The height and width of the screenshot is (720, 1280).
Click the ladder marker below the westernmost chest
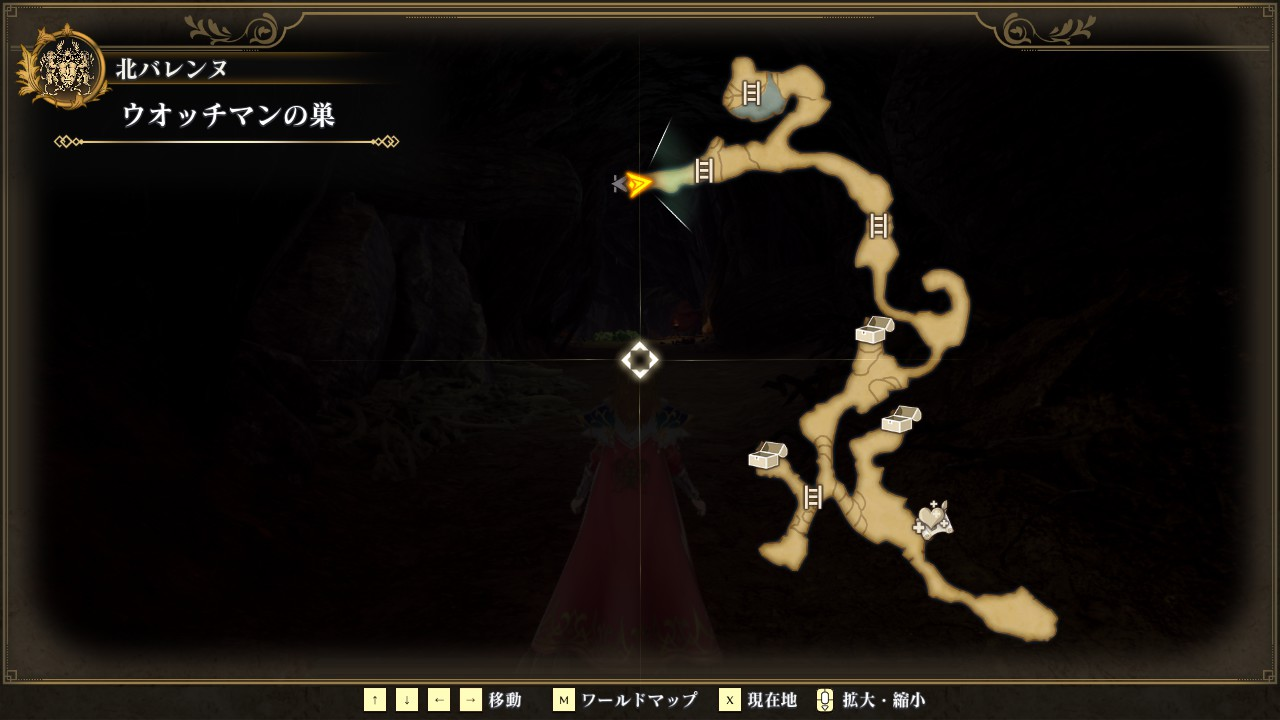813,496
